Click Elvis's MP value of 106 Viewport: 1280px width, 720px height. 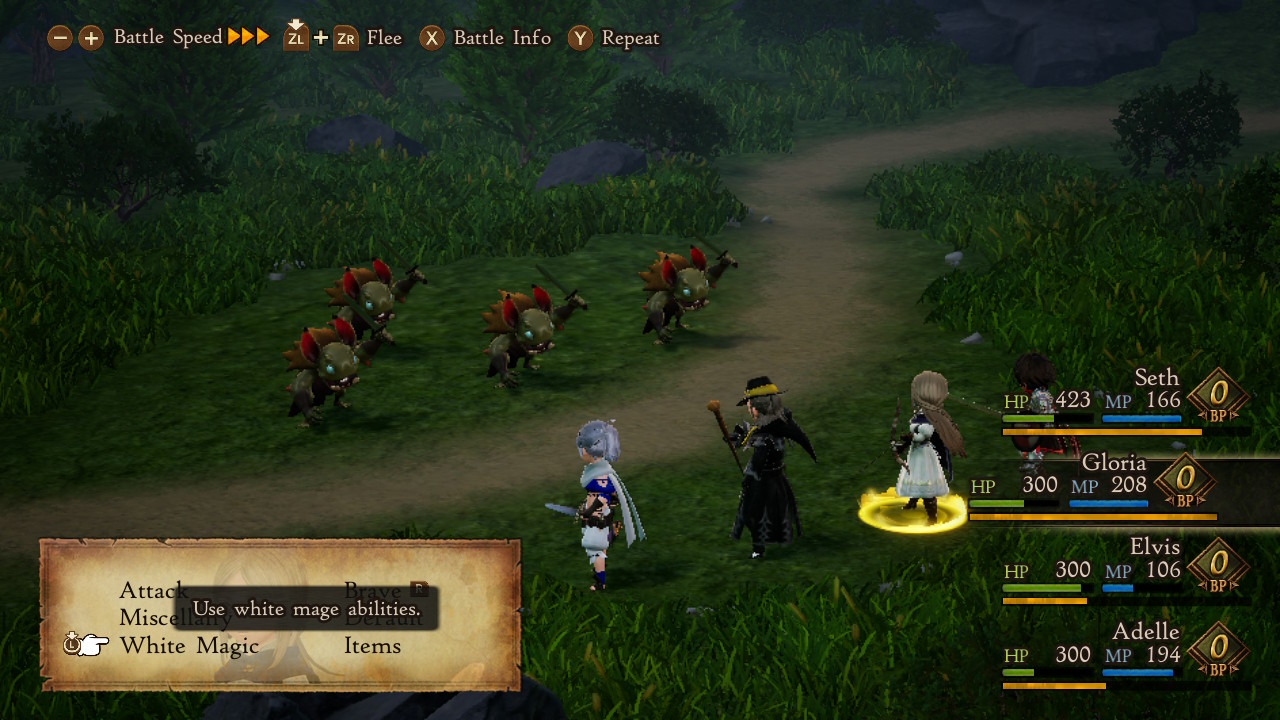(x=1165, y=570)
